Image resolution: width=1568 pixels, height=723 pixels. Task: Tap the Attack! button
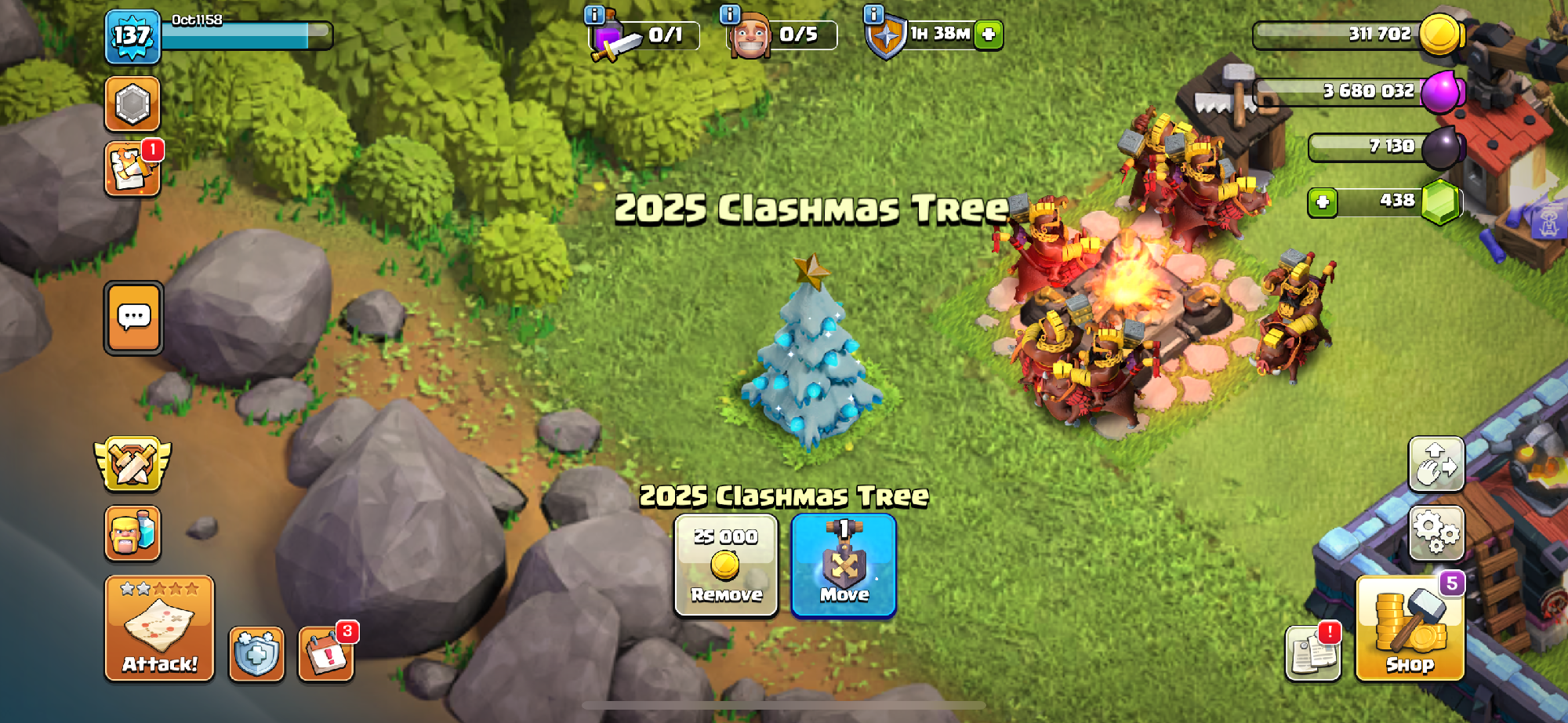(159, 629)
